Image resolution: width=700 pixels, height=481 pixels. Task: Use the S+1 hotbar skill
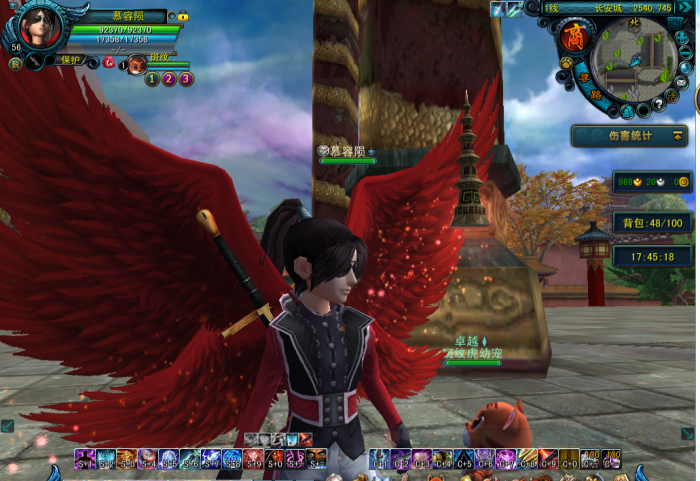pos(84,459)
